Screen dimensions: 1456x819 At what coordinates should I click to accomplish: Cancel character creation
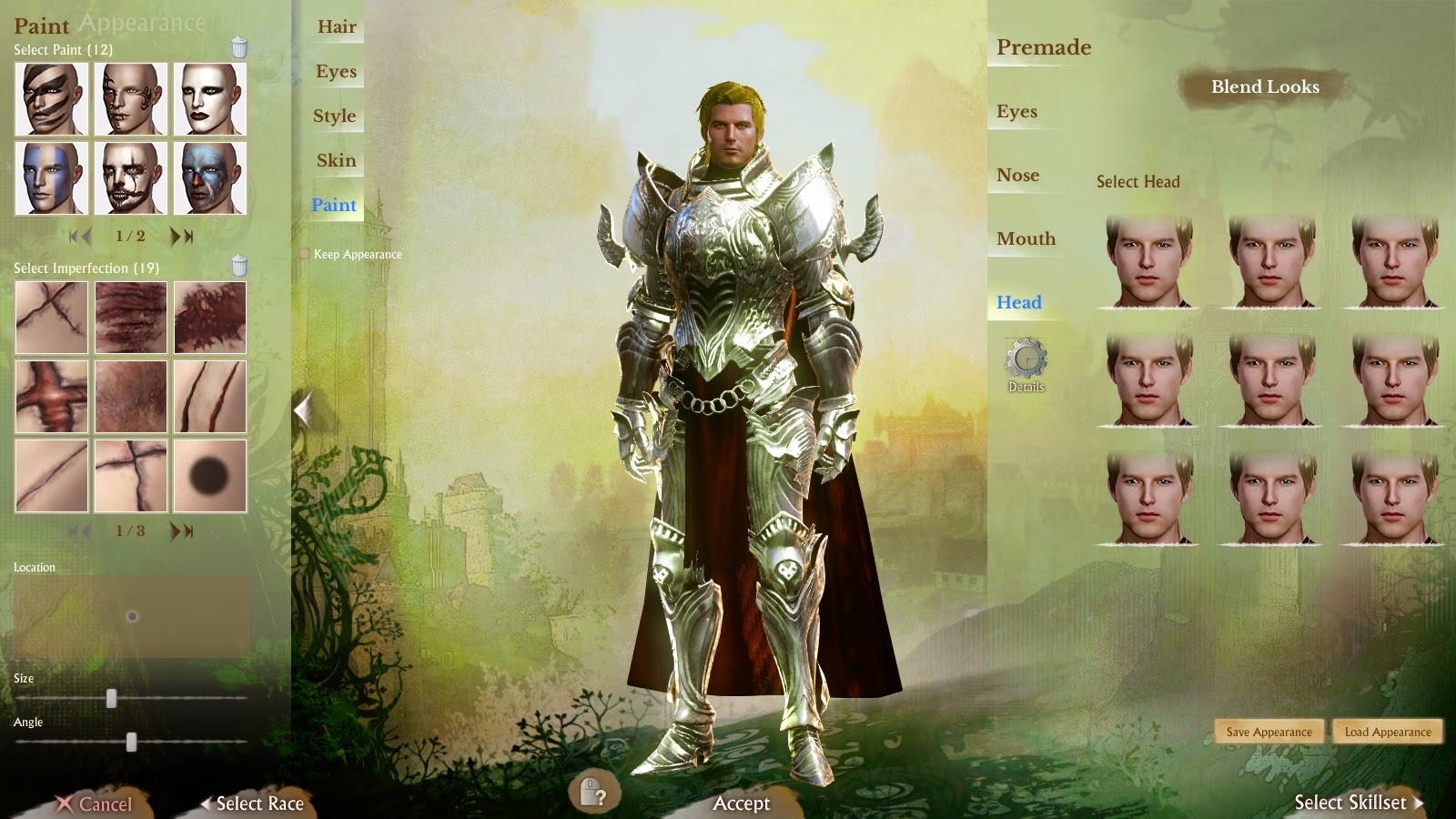(95, 804)
